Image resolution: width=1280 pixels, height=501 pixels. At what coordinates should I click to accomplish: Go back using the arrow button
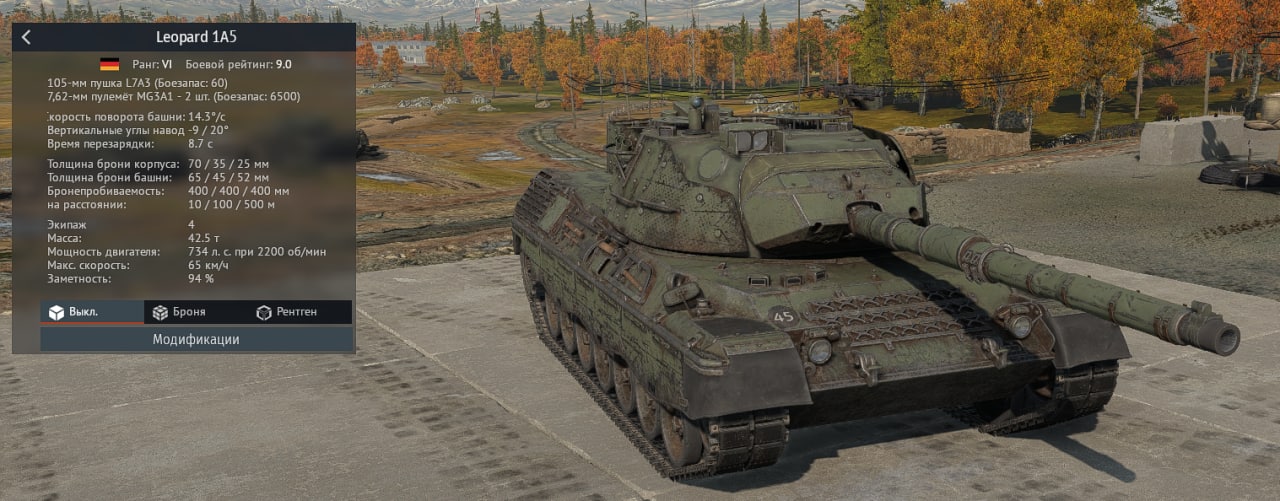coord(26,38)
